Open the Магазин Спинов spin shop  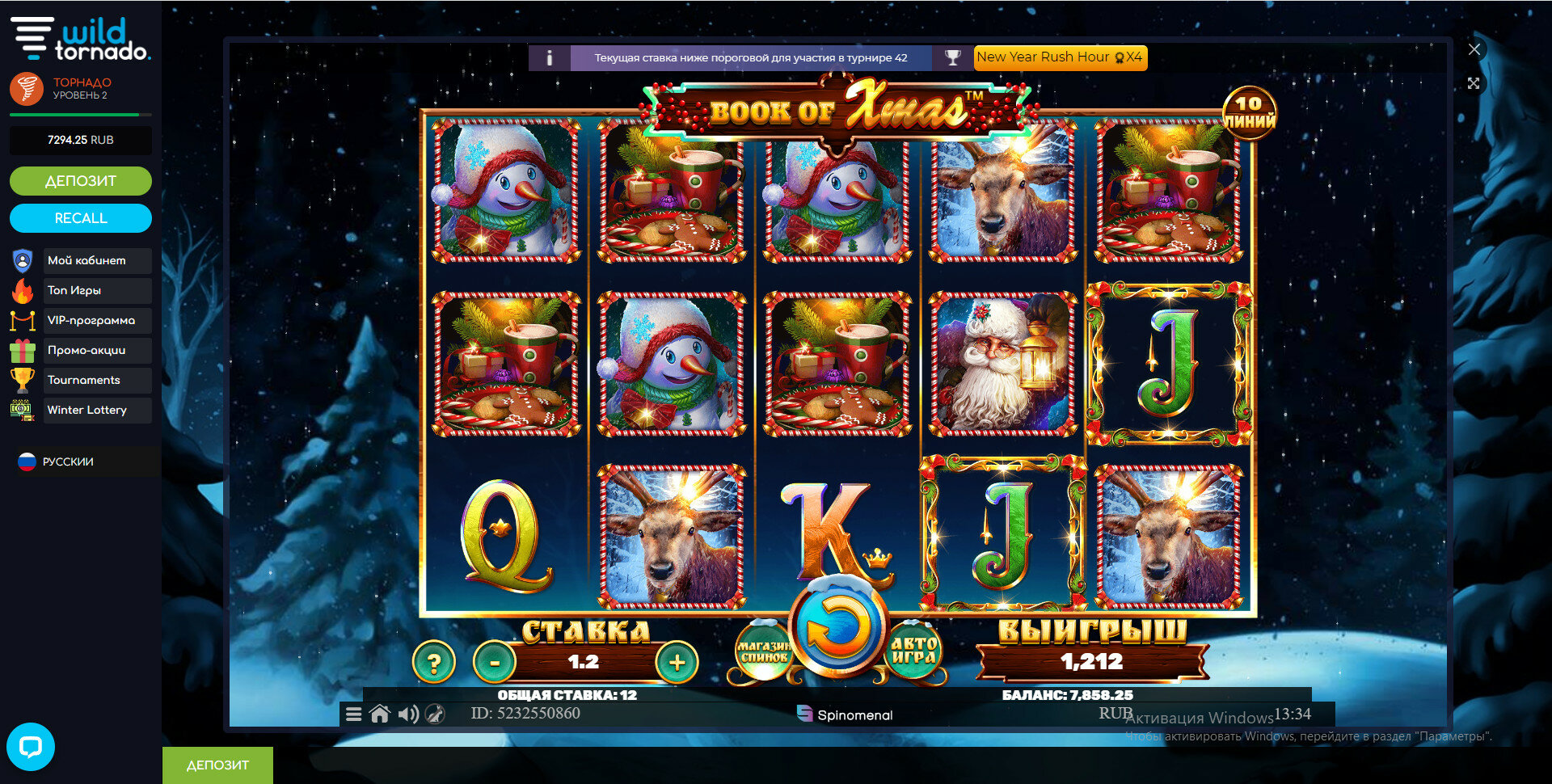[x=762, y=651]
